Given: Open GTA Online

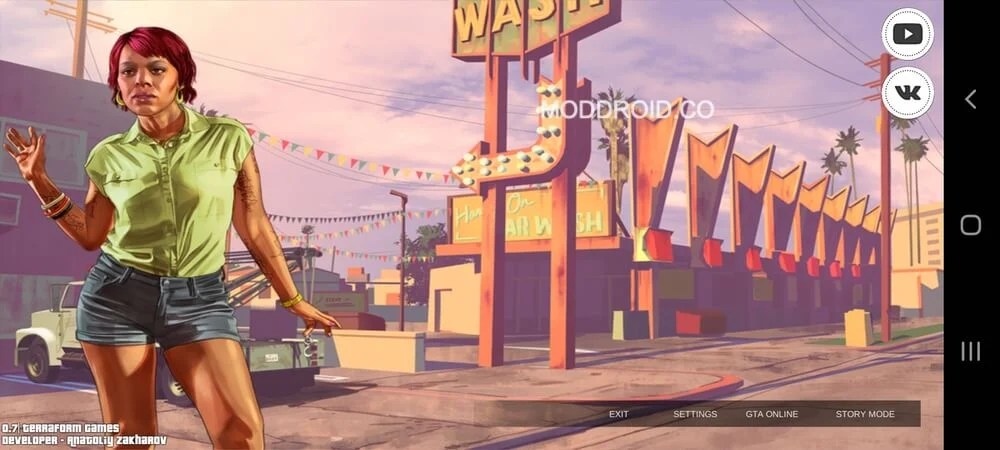Looking at the screenshot, I should pos(772,414).
